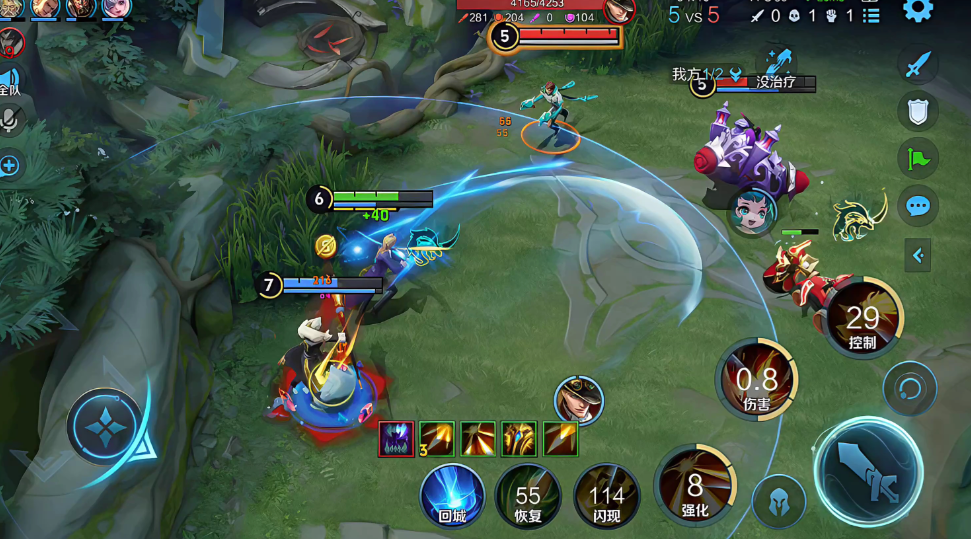Toggle the 全队 team voice speaker

(8, 82)
